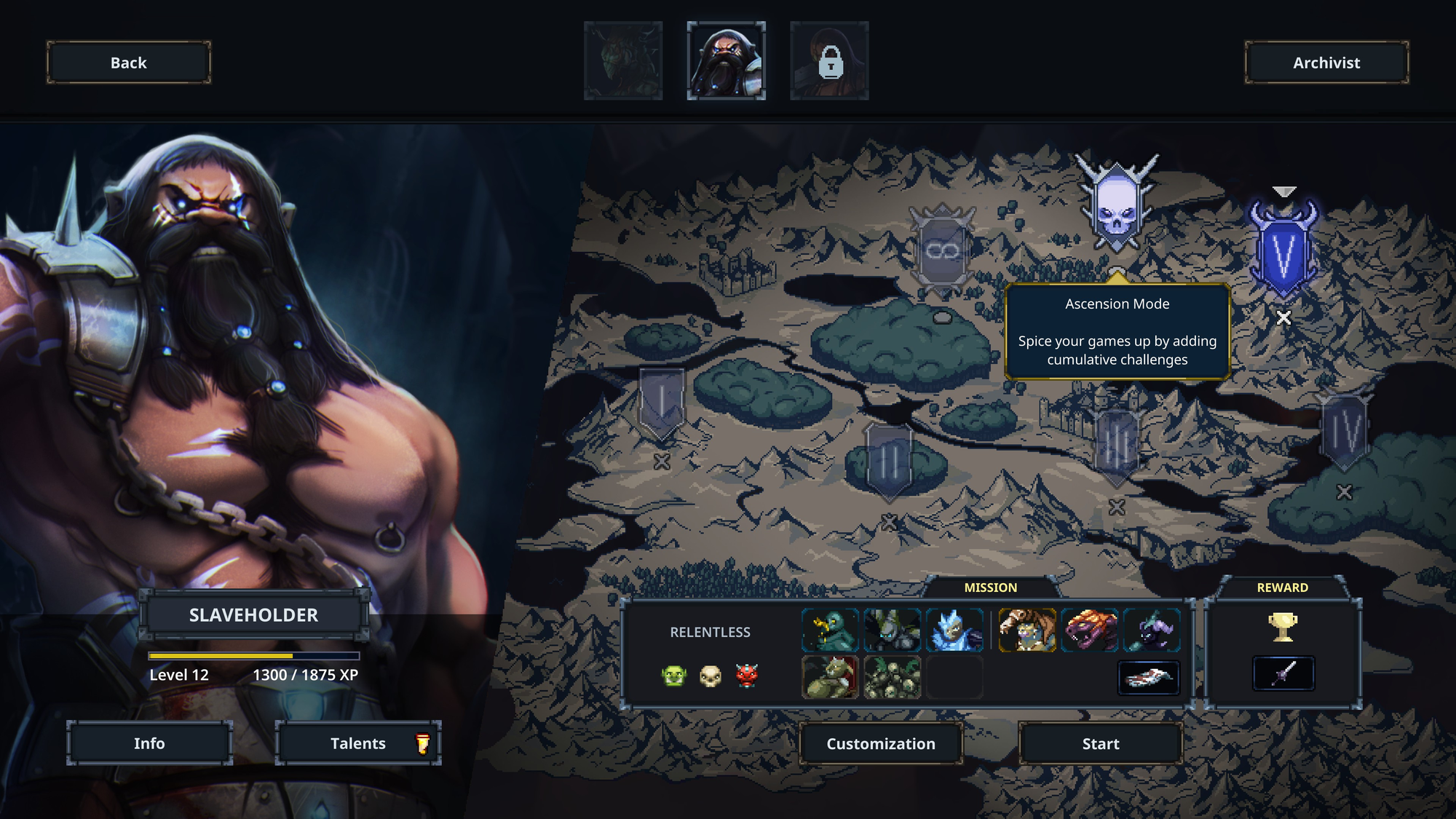Go back using the Back button
The image size is (1456, 819).
pos(129,63)
